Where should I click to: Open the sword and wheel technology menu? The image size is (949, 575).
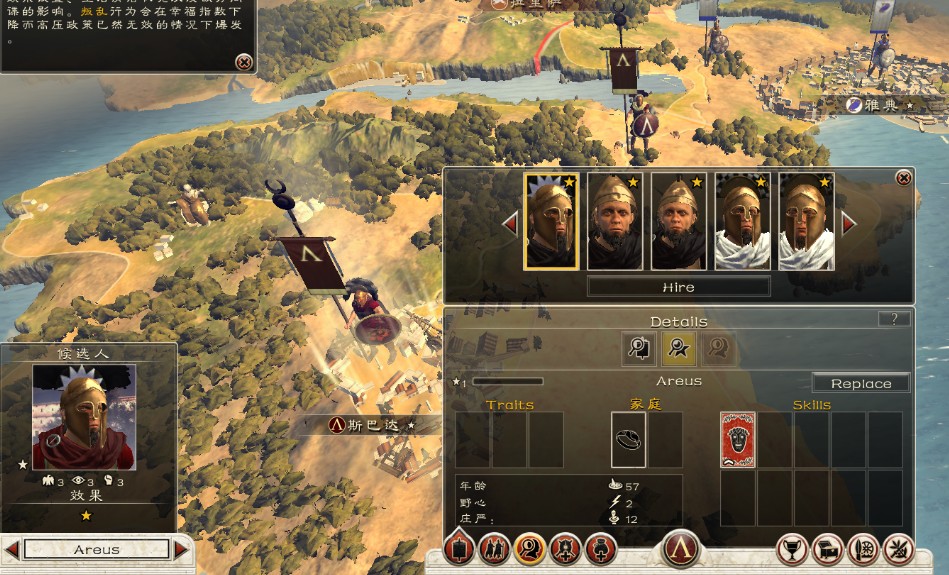[863, 549]
